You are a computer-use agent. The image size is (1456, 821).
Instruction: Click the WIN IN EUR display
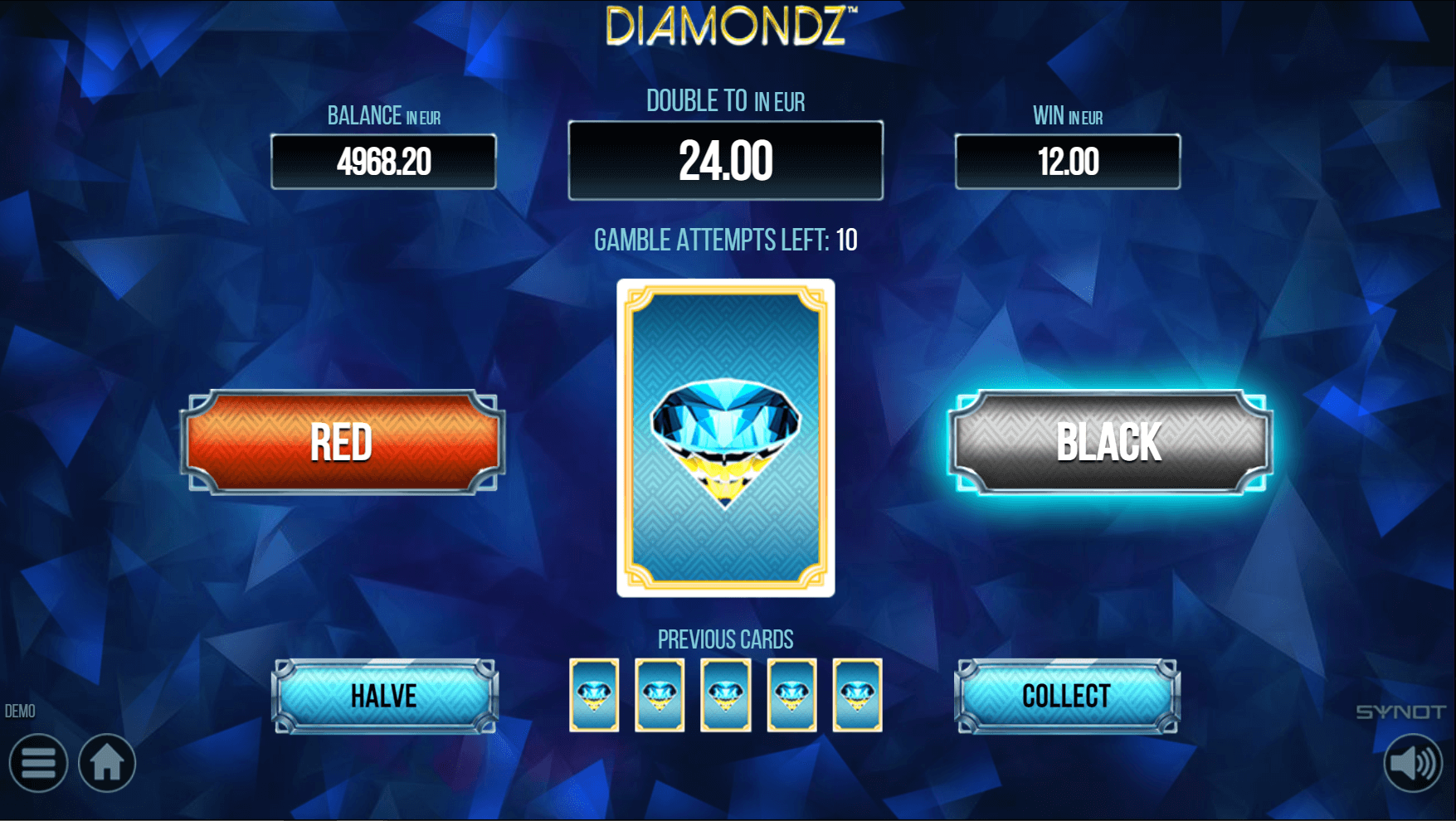tap(1068, 161)
